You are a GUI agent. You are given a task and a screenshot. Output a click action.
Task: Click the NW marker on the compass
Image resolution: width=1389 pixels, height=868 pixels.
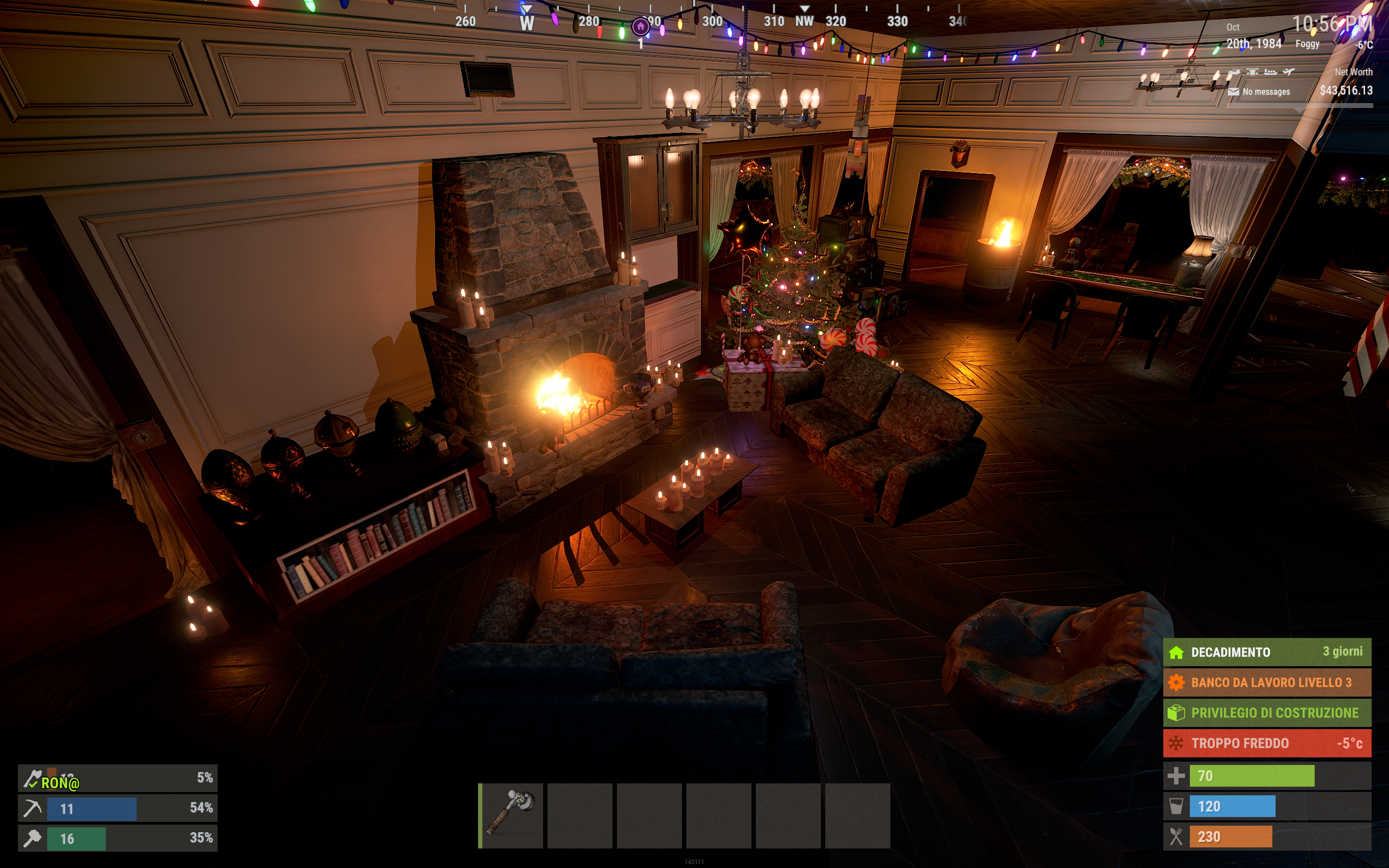point(804,21)
